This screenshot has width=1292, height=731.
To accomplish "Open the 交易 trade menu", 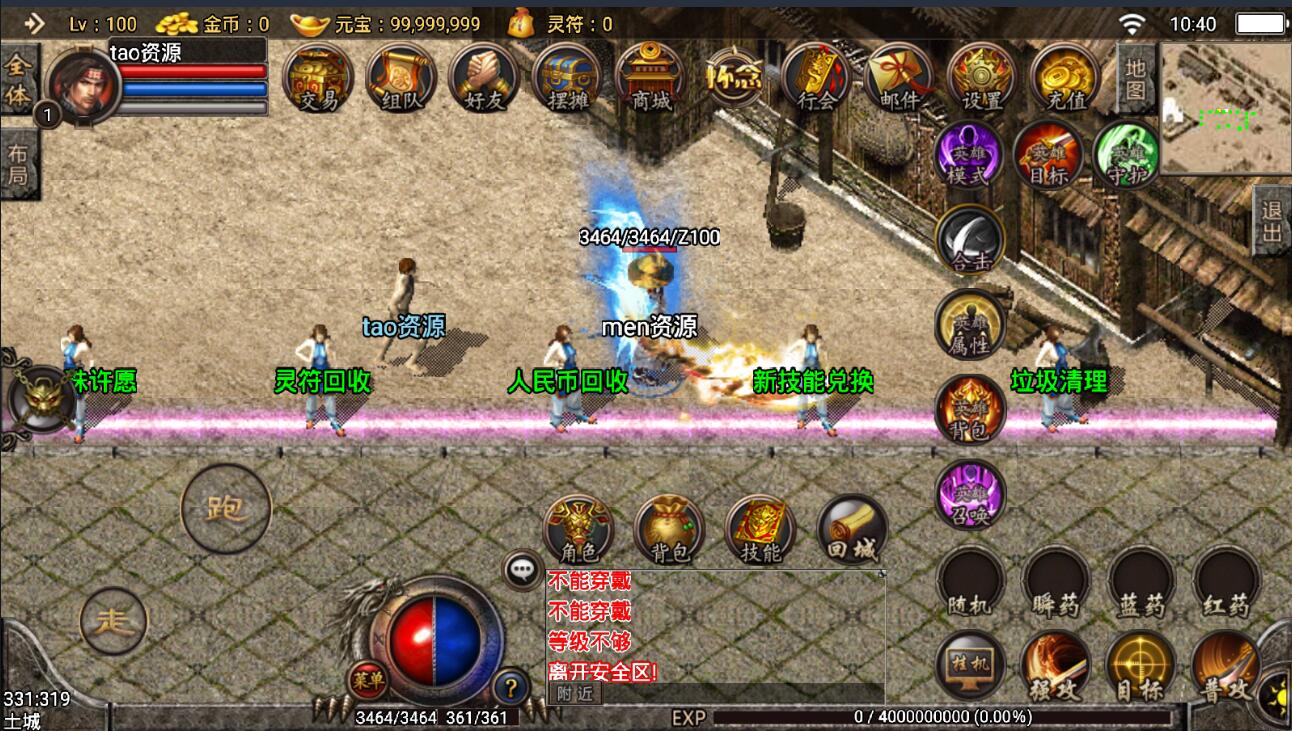I will click(x=318, y=78).
